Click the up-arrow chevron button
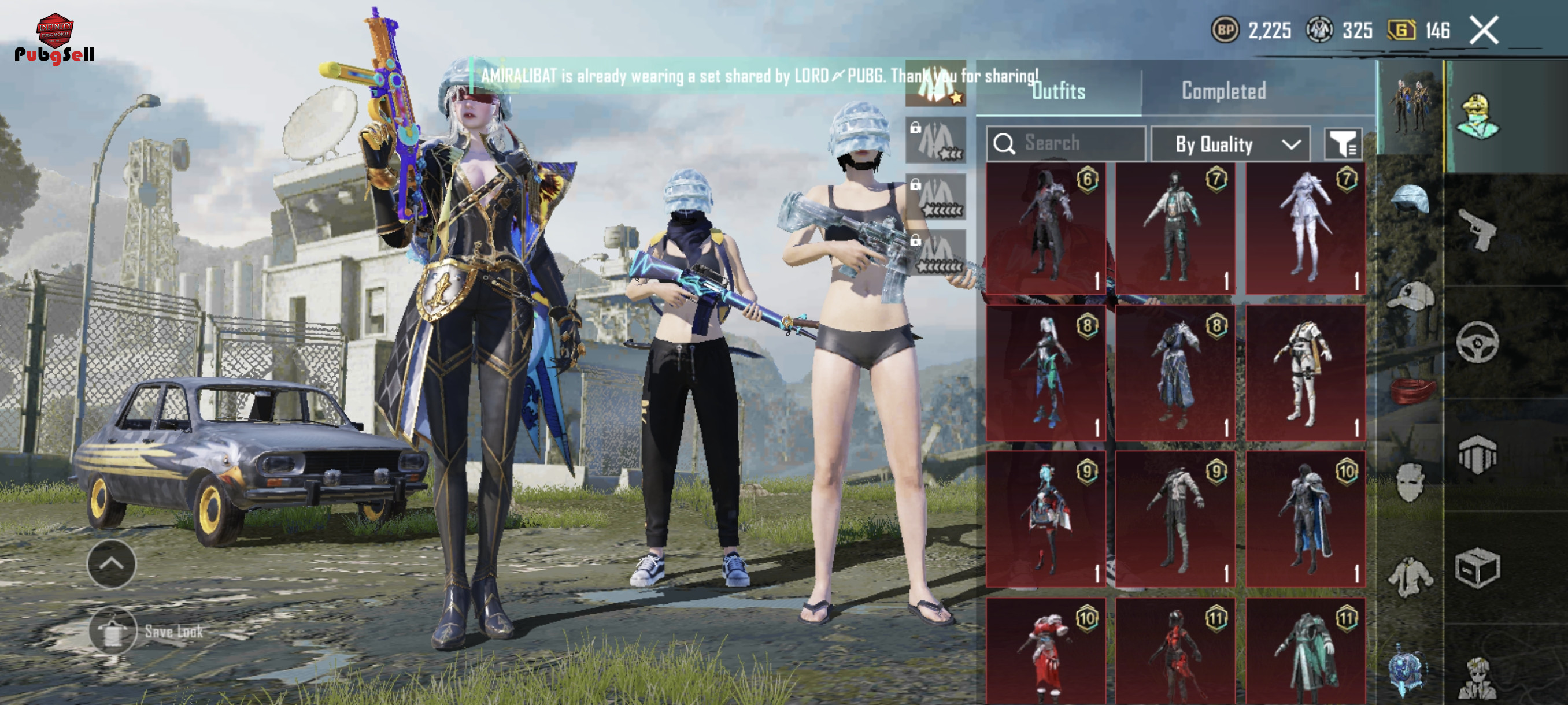Image resolution: width=1568 pixels, height=705 pixels. [x=112, y=563]
